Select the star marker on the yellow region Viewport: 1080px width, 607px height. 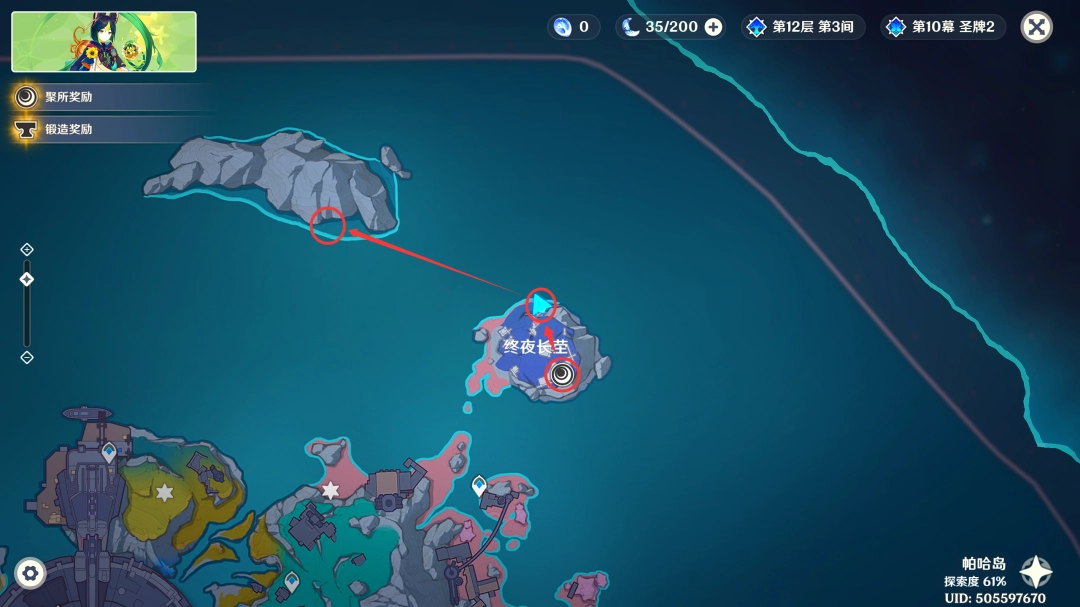tap(164, 492)
